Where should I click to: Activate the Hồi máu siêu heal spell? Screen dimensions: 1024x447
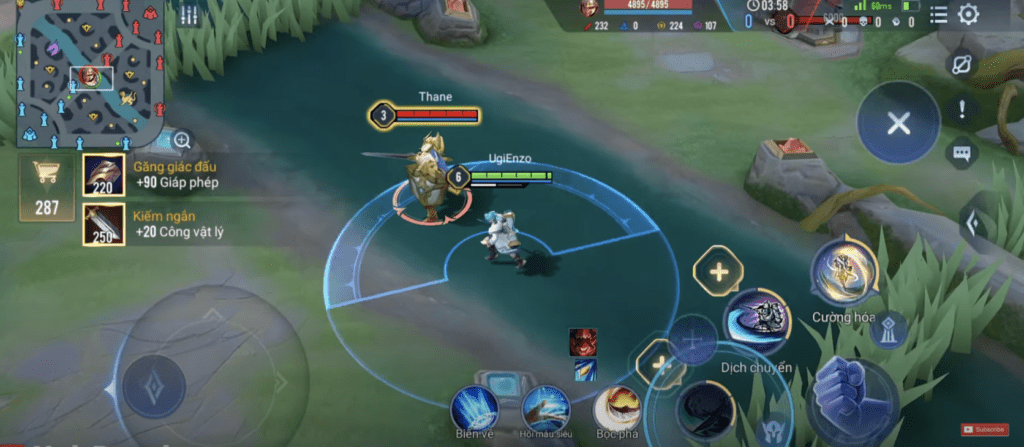coord(546,408)
